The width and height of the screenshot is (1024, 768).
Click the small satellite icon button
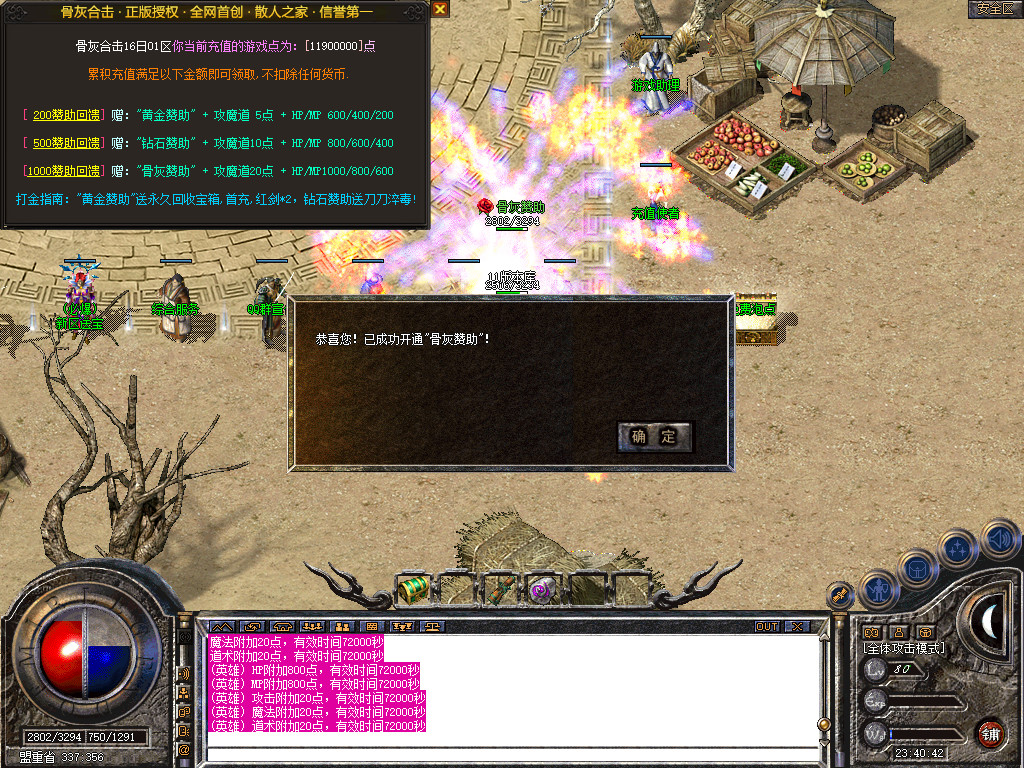[x=840, y=595]
